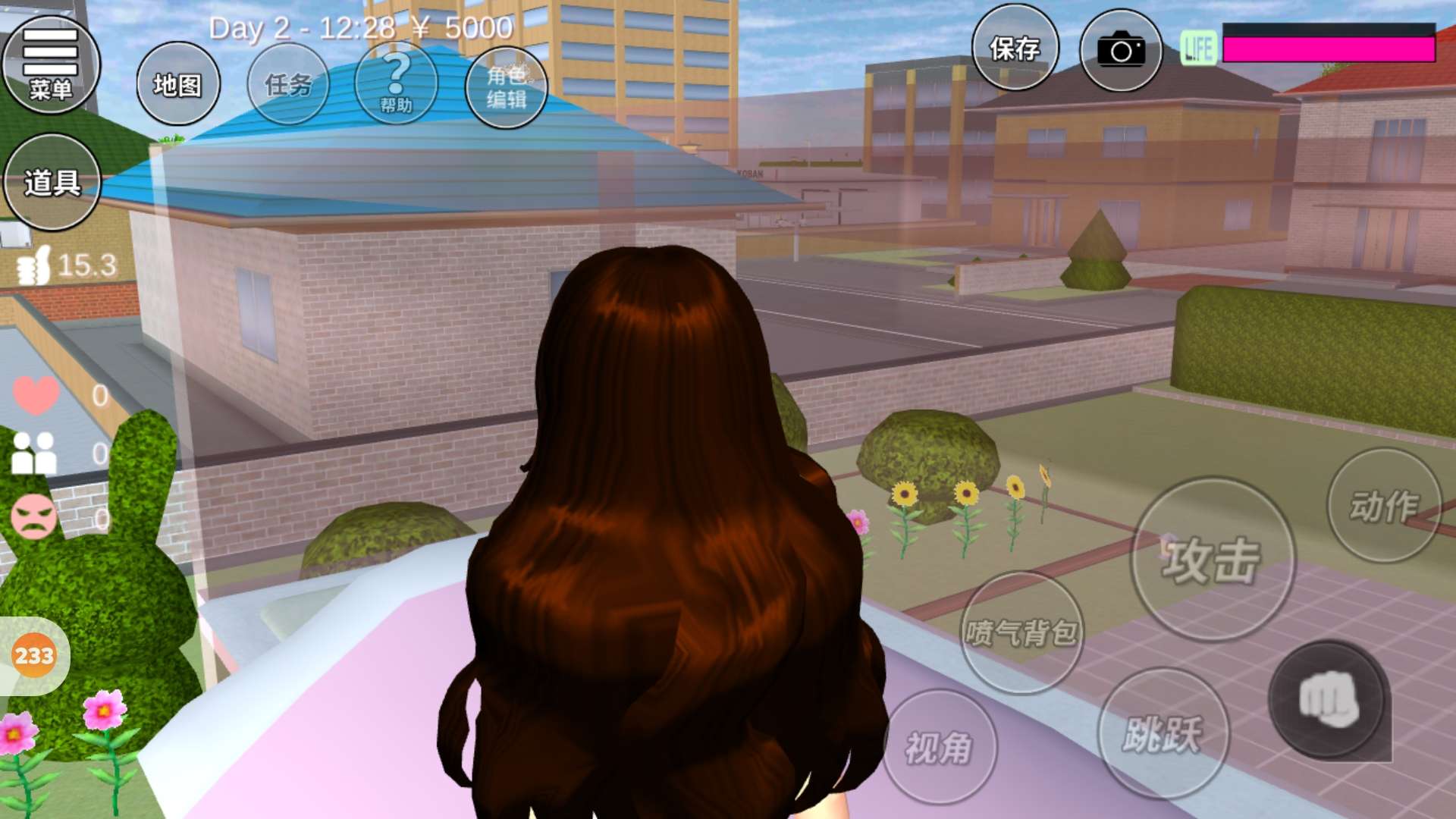Viewport: 1456px width, 819px height.
Task: Tap the 跳跃 jump button
Action: click(x=1163, y=733)
